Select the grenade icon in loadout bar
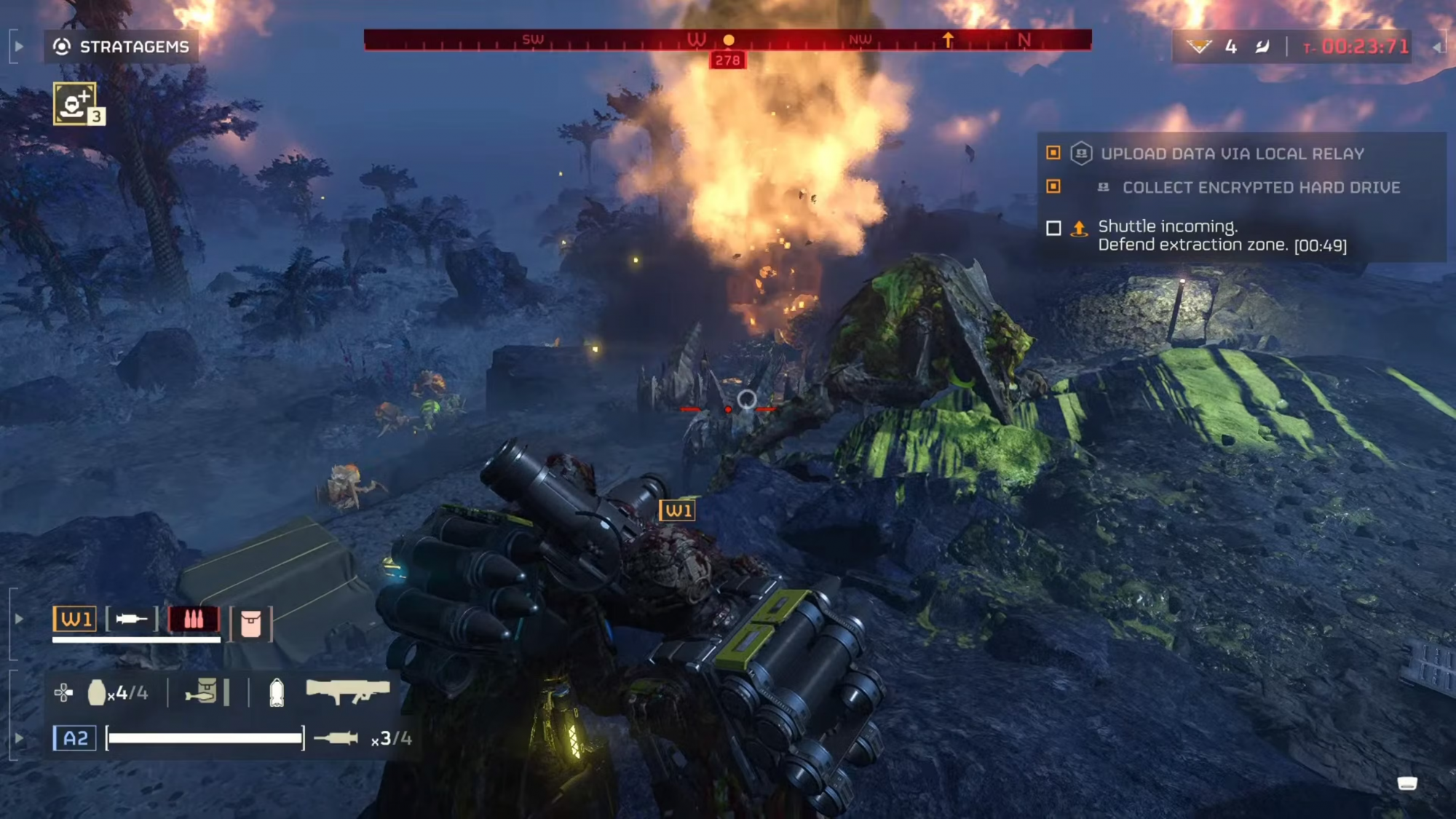Viewport: 1456px width, 819px height. tap(97, 692)
